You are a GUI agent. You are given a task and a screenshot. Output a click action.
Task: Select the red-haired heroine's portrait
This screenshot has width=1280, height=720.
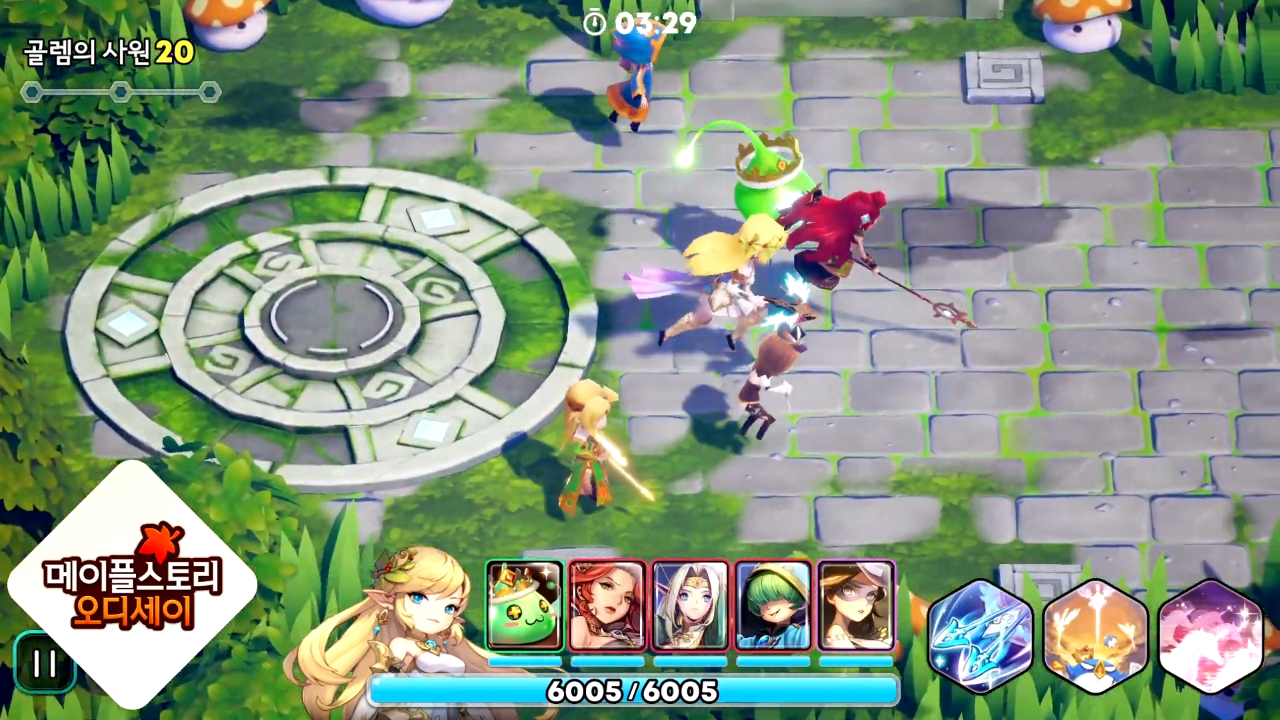coord(607,605)
